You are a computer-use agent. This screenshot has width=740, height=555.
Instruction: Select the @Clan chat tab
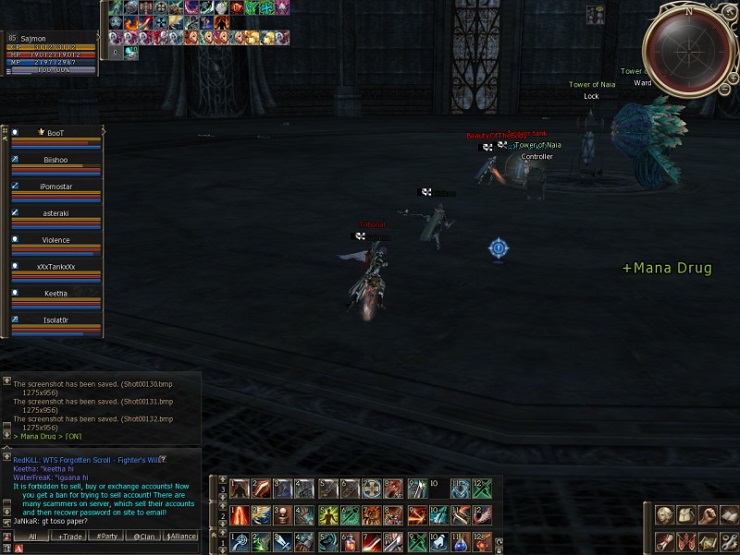coord(144,537)
